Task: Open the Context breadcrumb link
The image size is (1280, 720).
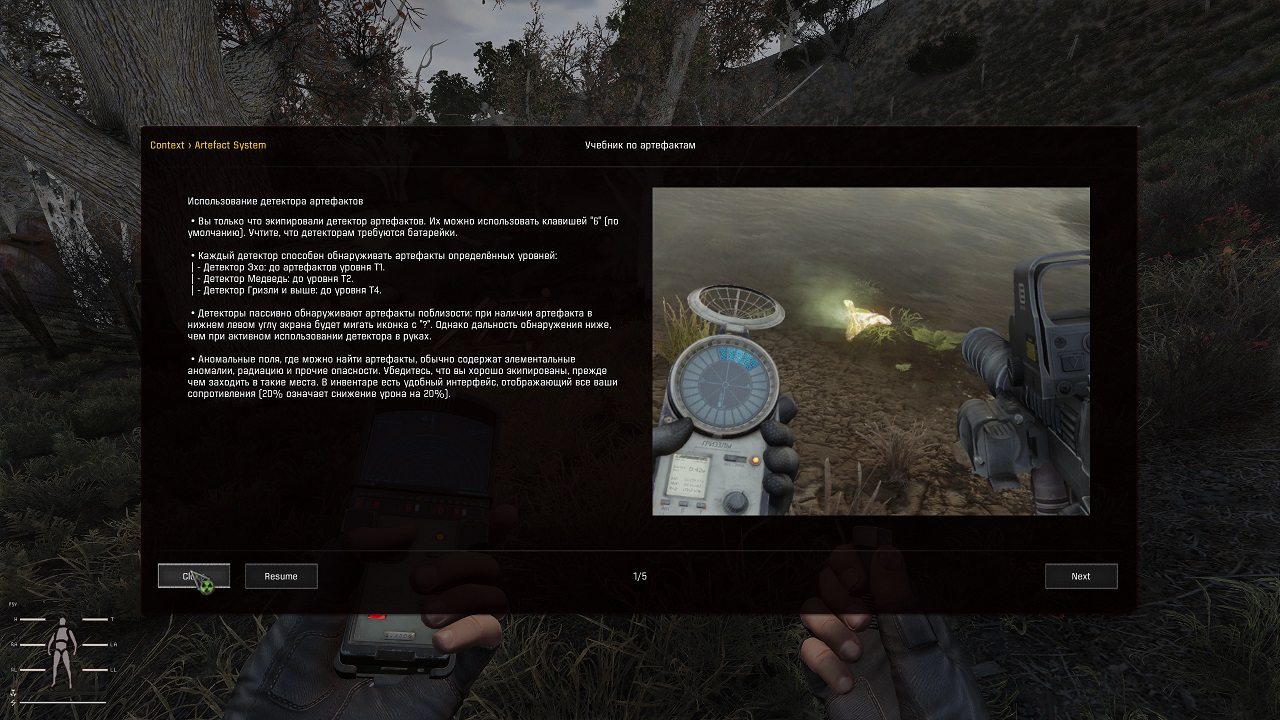Action: tap(167, 145)
